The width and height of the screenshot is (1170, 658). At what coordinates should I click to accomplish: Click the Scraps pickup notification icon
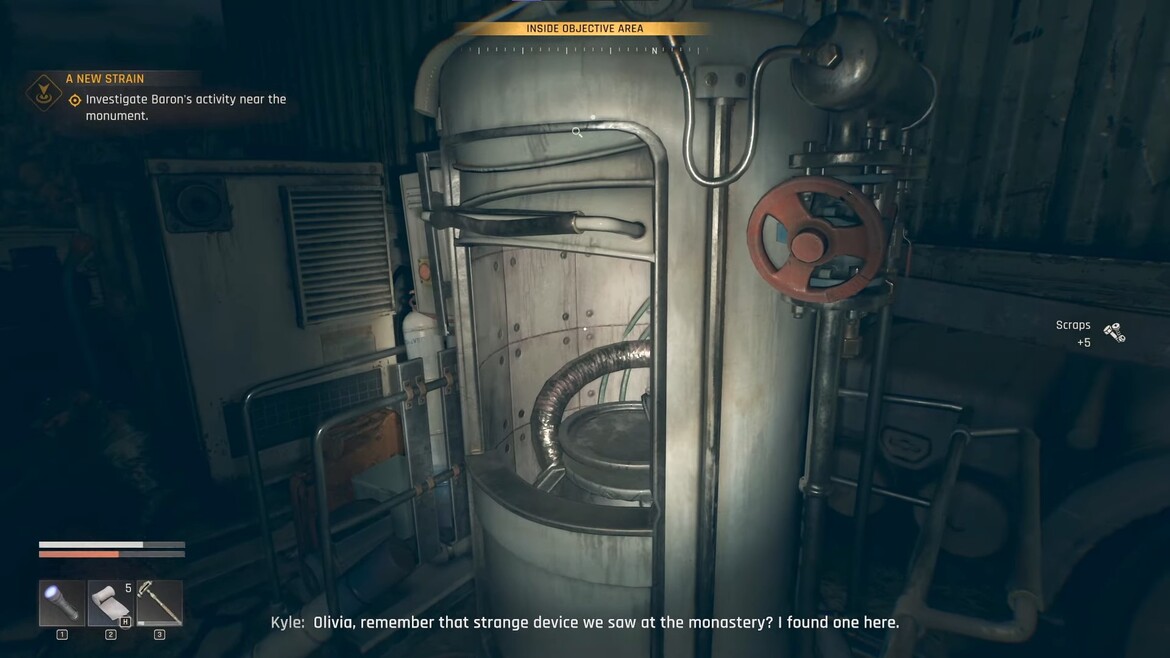1114,333
